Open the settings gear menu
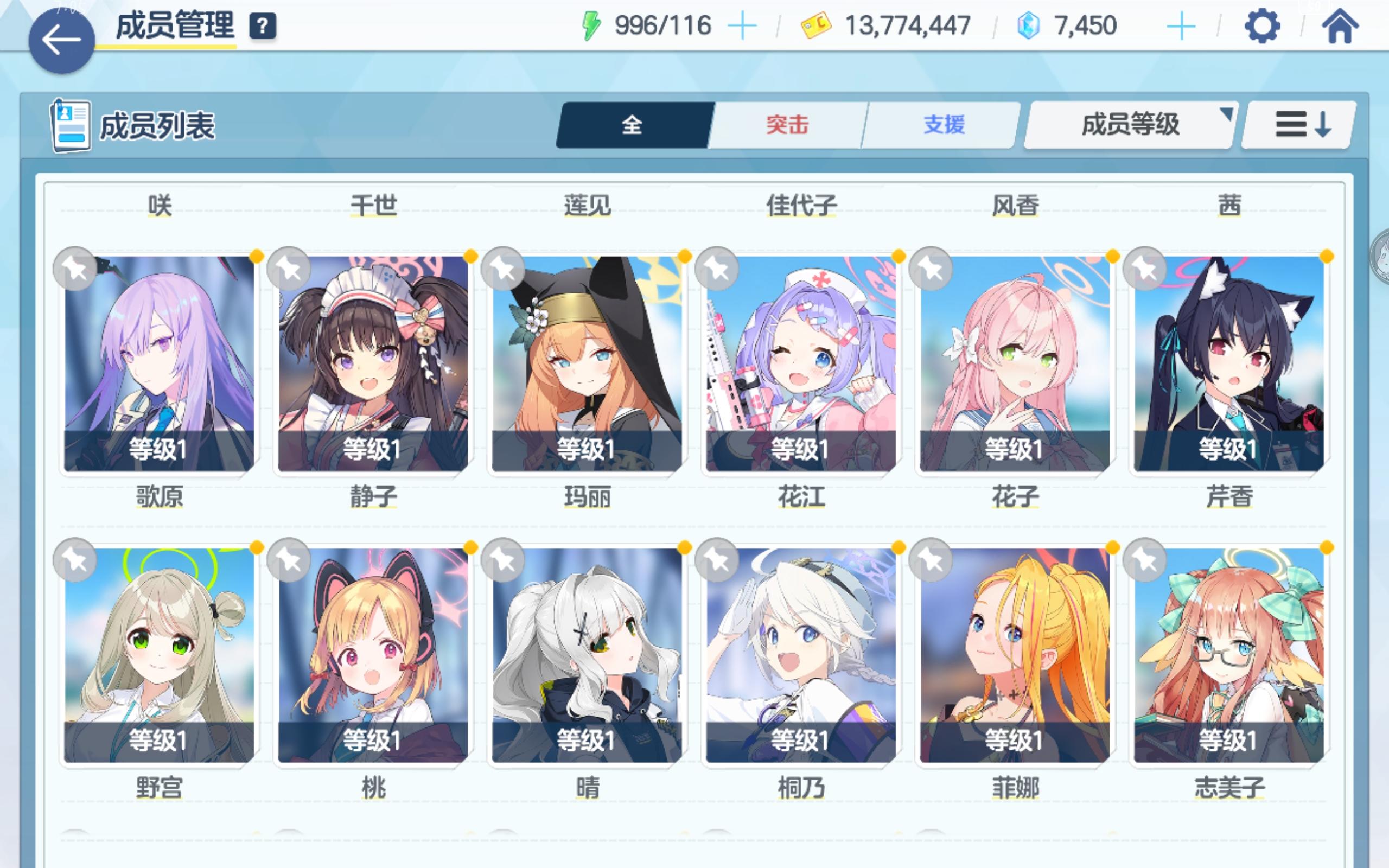 (1261, 25)
